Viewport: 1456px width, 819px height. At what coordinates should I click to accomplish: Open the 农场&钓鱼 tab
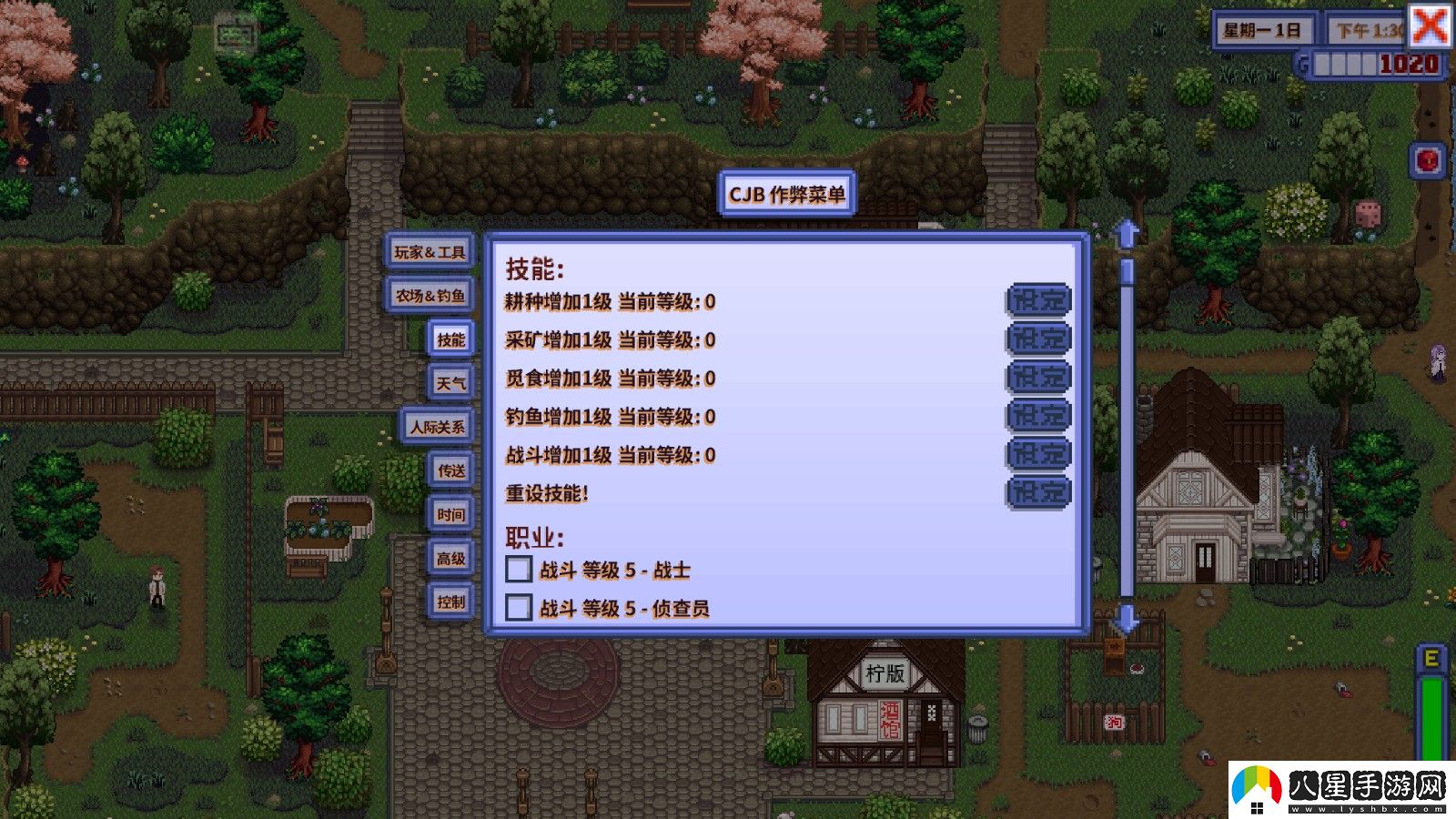(430, 295)
